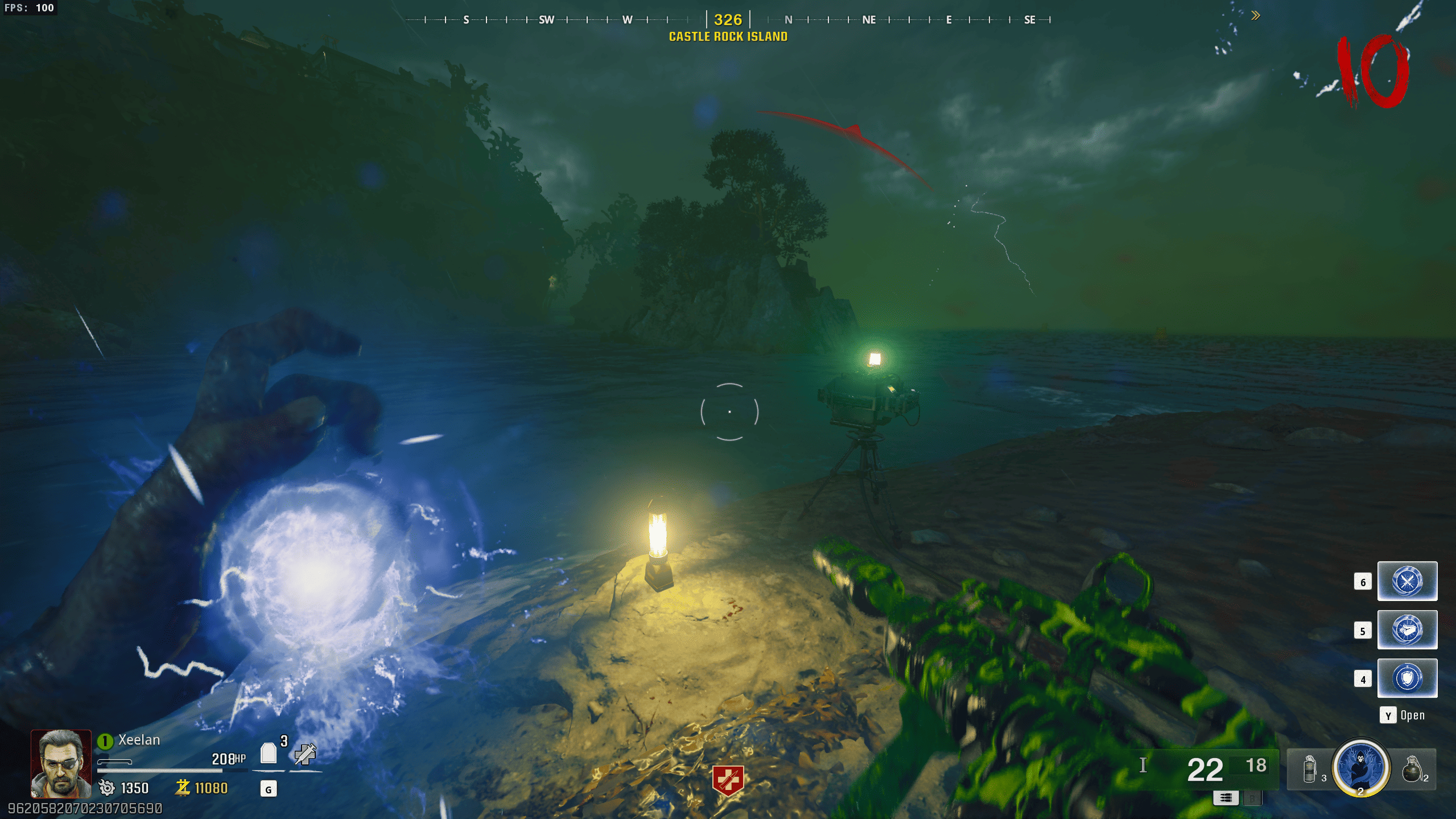Screen dimensions: 1456x819
Task: Select the crossed-swords gobblegum in slot 6
Action: click(1406, 581)
